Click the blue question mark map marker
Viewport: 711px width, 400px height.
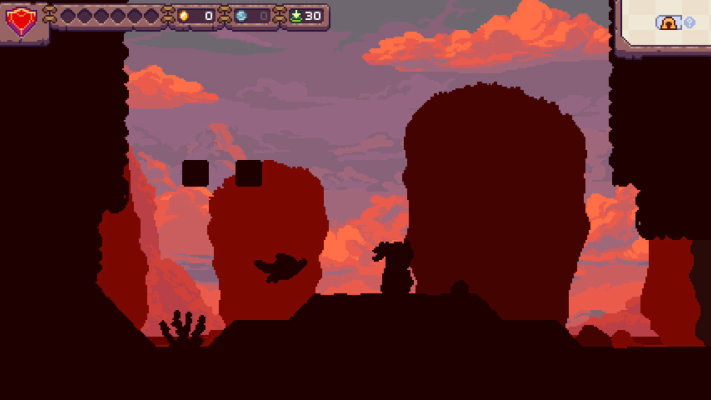coord(689,22)
